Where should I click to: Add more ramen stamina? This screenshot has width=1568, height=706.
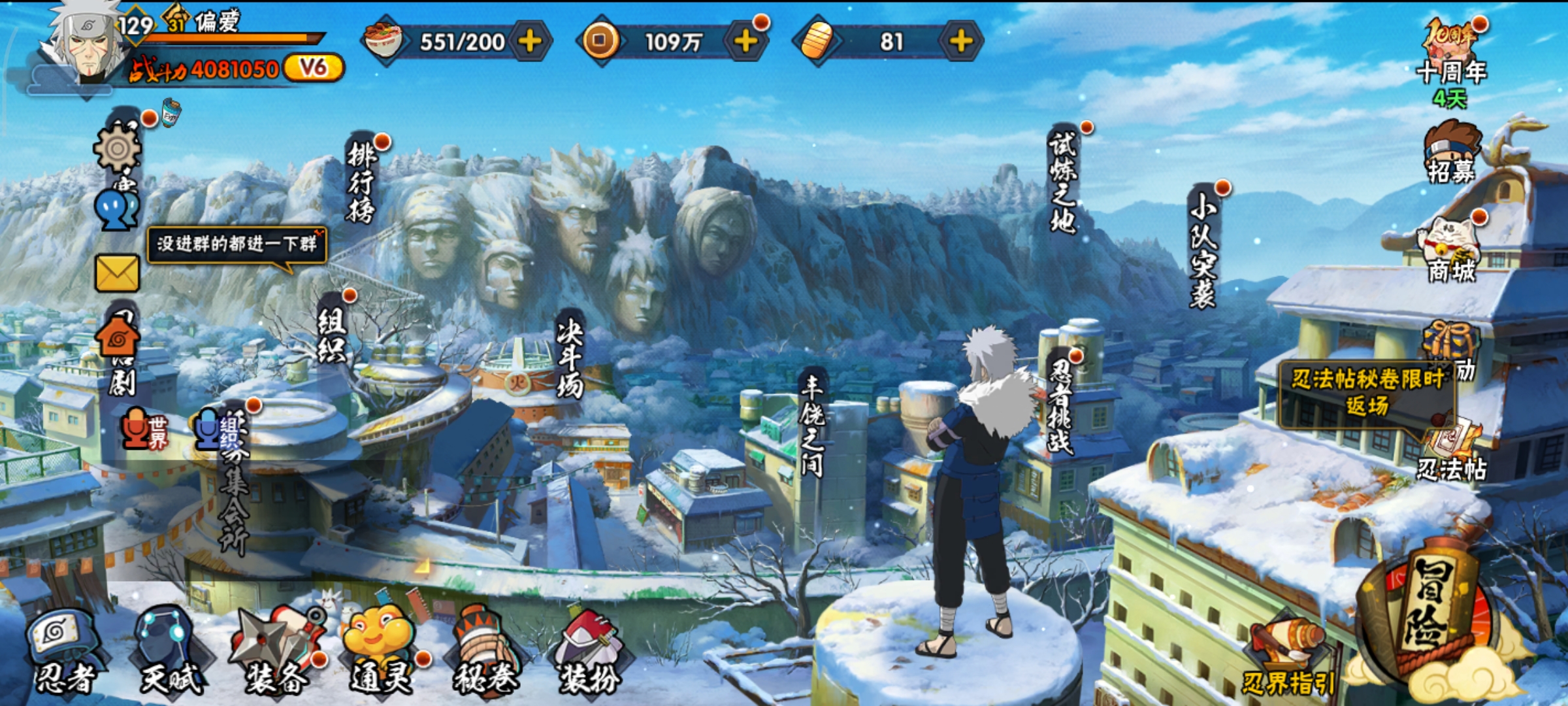pyautogui.click(x=530, y=42)
